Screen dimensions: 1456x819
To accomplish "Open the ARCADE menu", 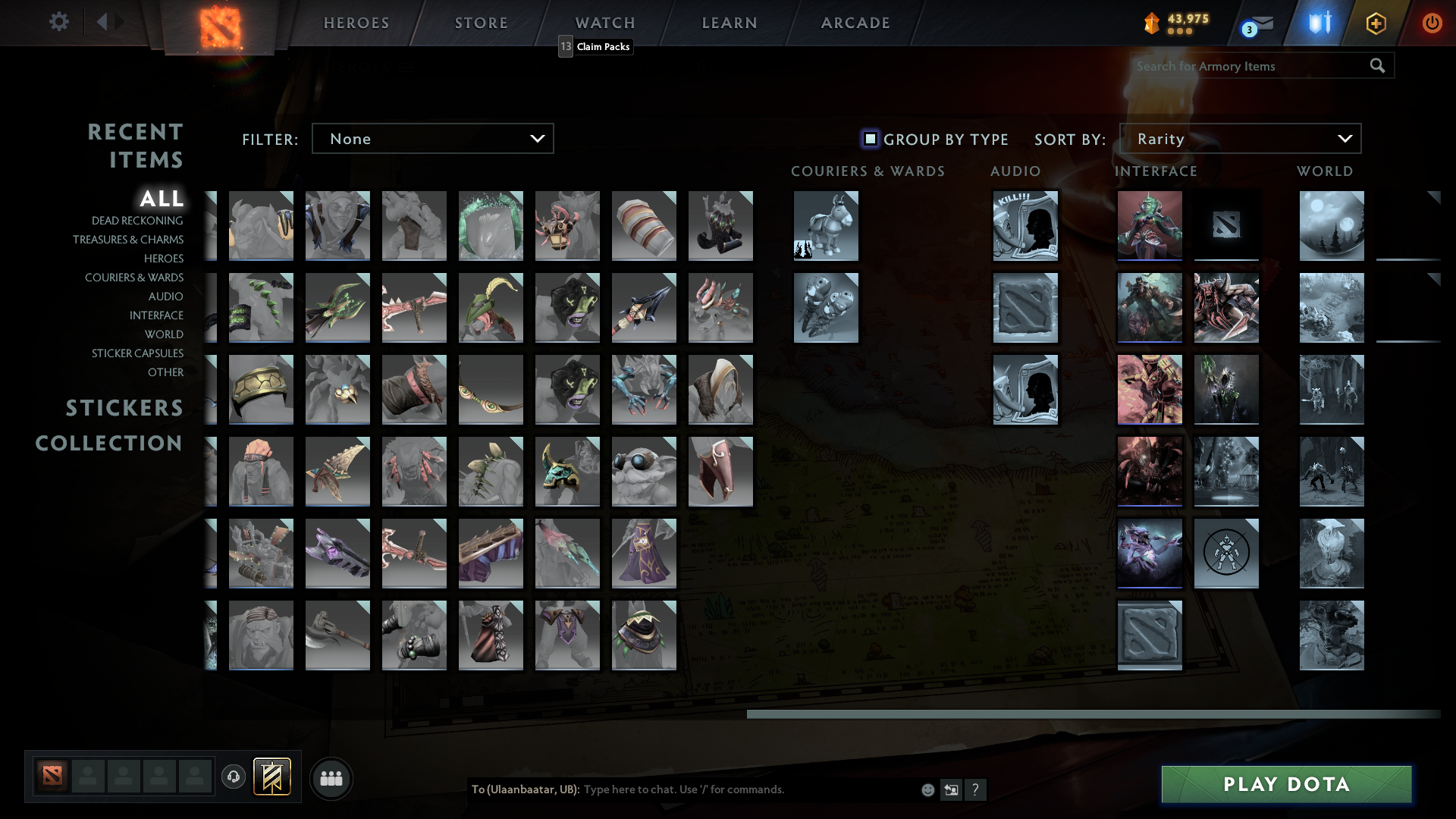I will click(x=855, y=22).
